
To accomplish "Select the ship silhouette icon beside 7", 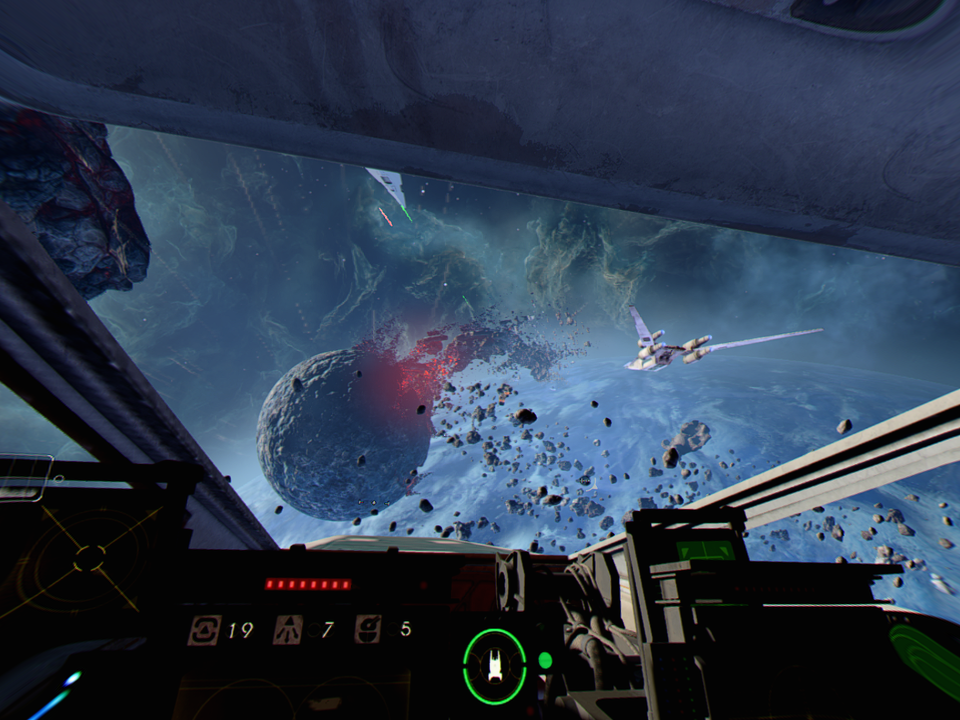I will [288, 629].
